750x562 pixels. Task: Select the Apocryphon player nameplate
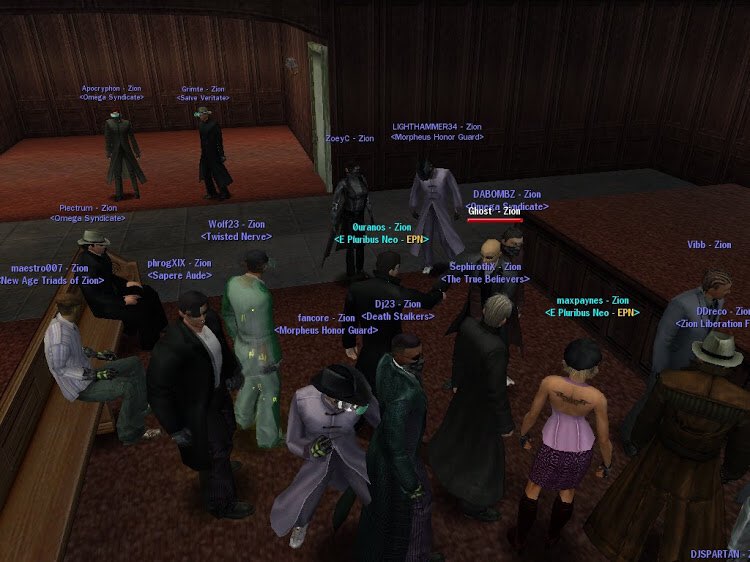[112, 88]
